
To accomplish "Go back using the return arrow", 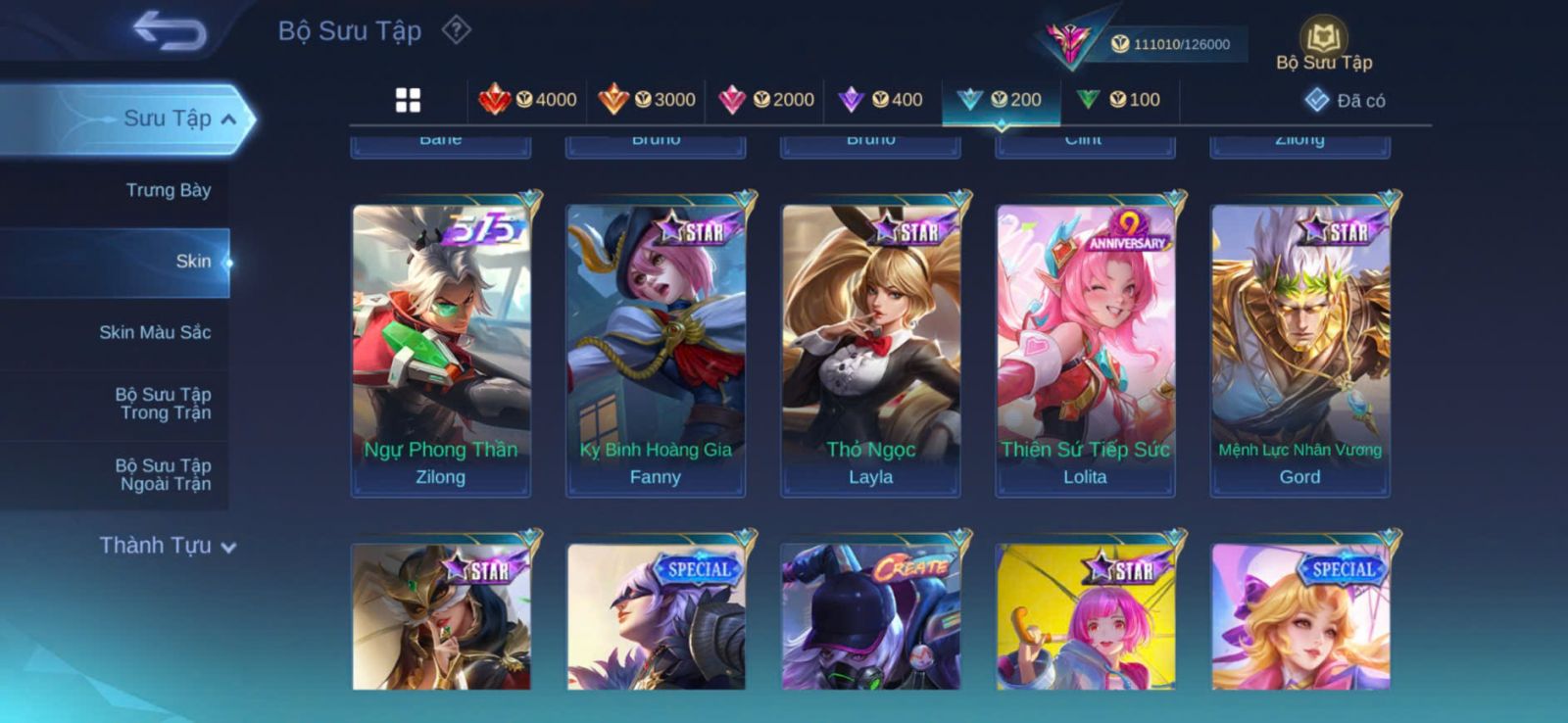I will point(170,30).
